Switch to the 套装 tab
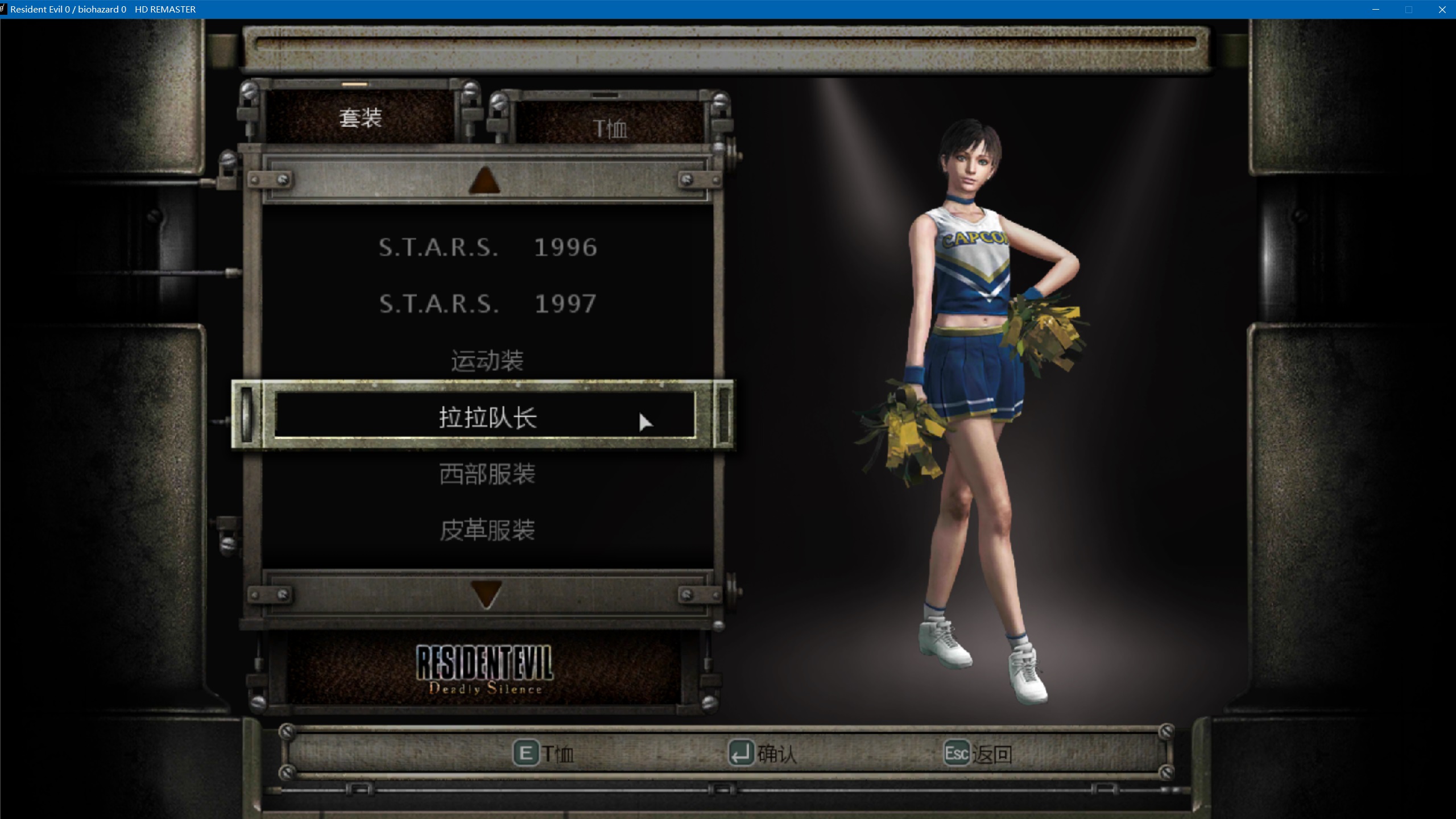1456x819 pixels. click(360, 118)
